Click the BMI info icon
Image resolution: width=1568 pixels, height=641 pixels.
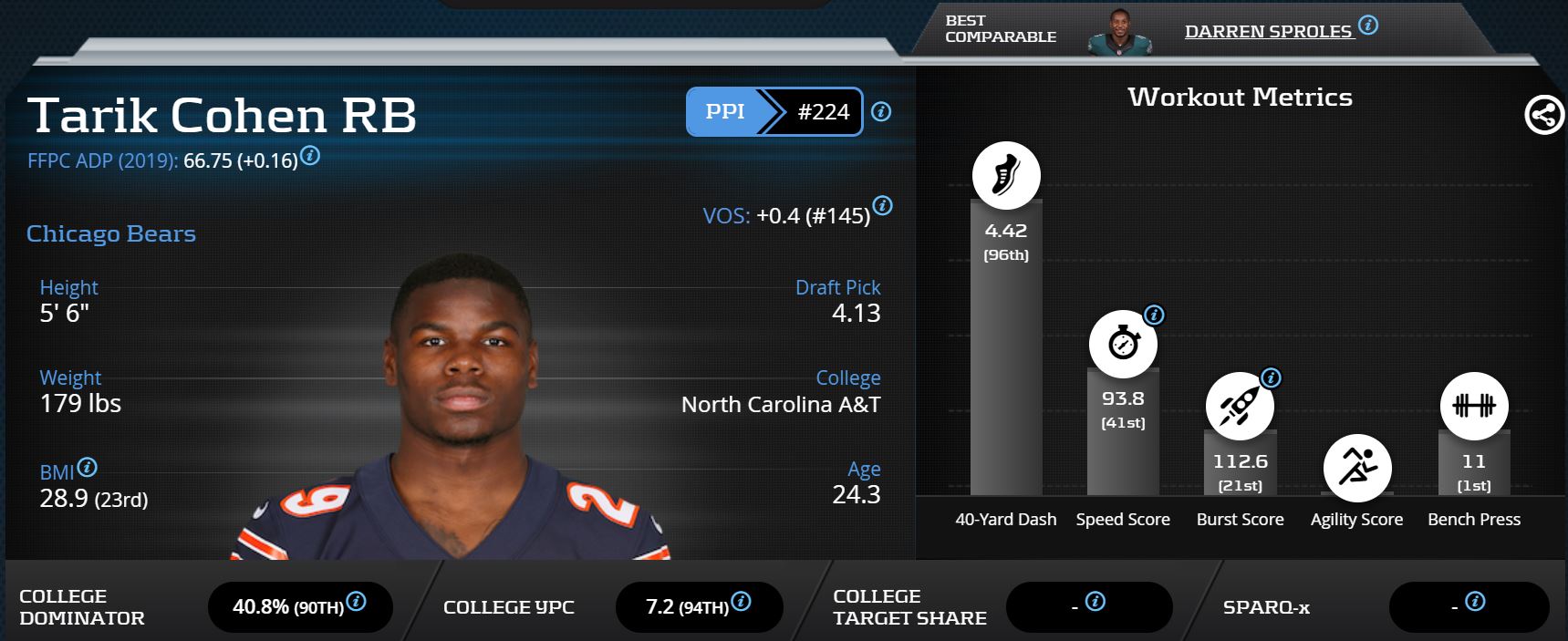88,468
